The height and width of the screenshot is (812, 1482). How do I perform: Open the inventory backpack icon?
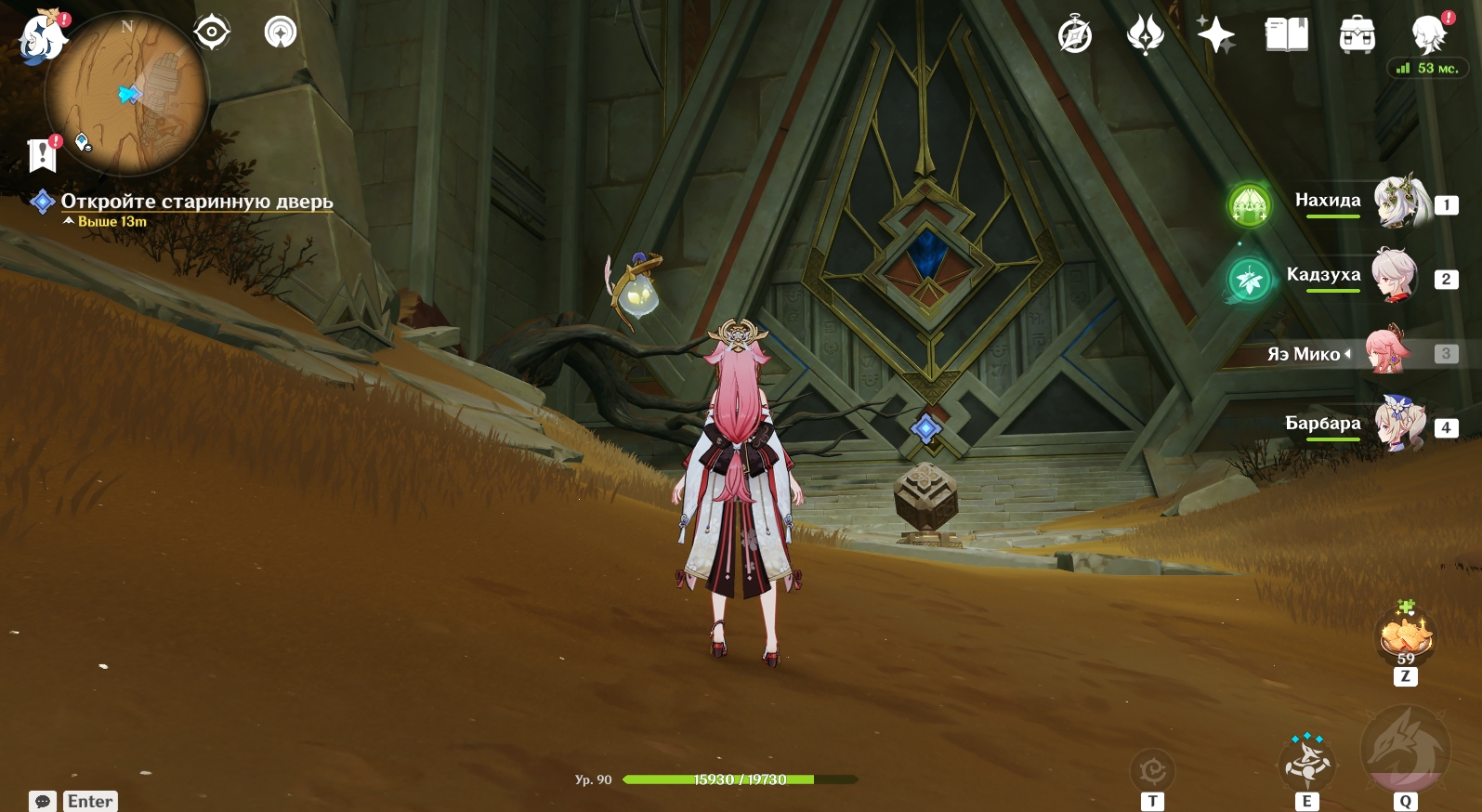1357,35
